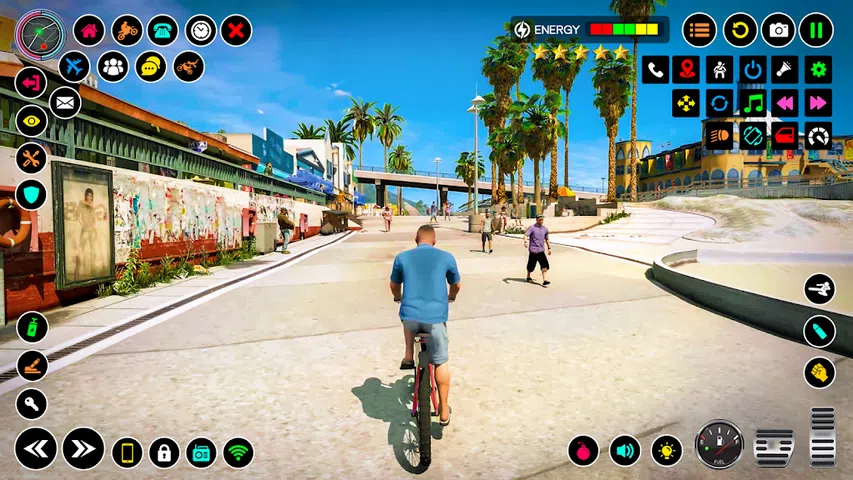
Task: Tap the pink home icon button
Action: coord(89,30)
